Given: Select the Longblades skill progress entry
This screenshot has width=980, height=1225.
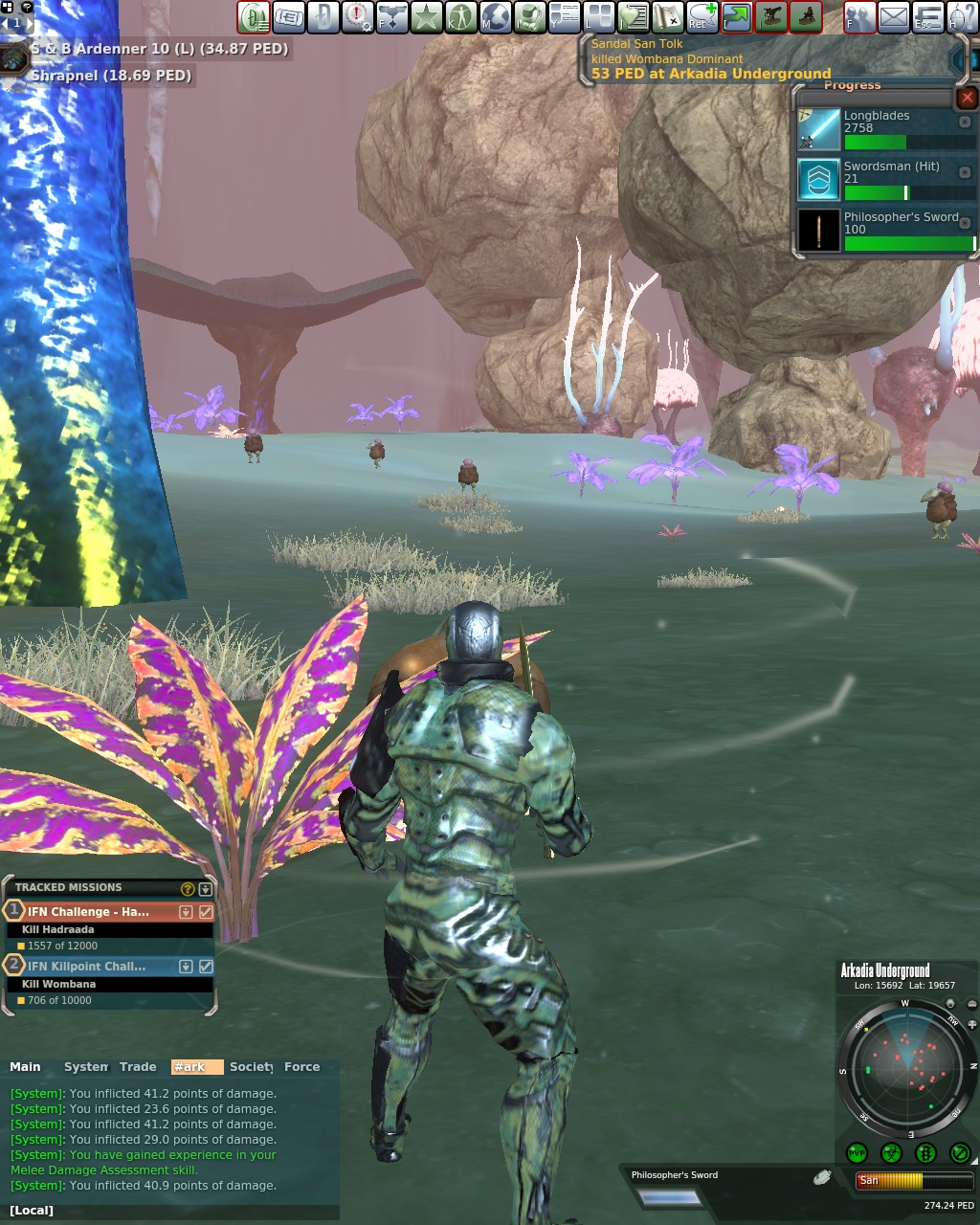Looking at the screenshot, I should [x=886, y=129].
